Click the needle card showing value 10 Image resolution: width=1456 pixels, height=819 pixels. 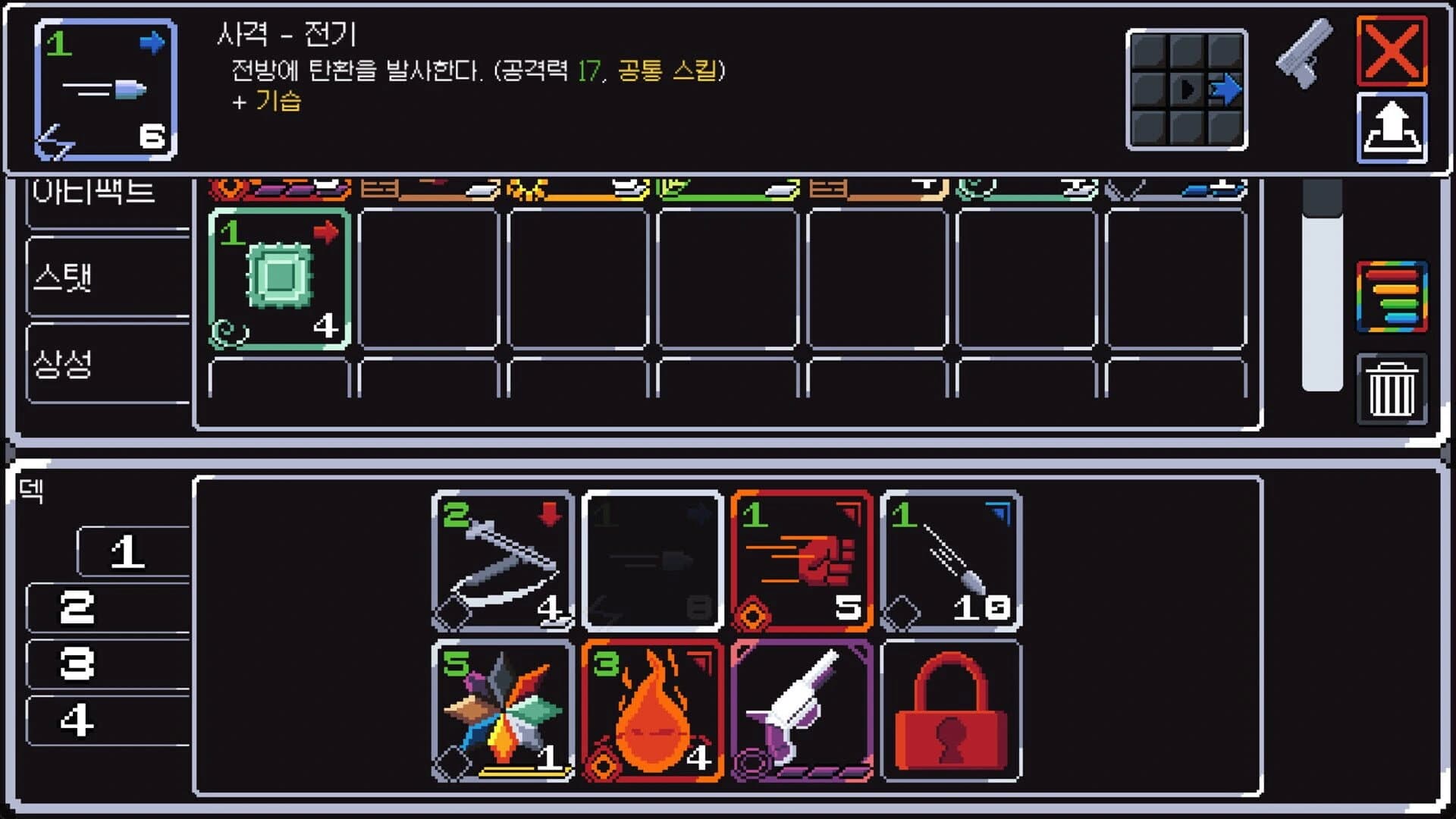tap(952, 561)
